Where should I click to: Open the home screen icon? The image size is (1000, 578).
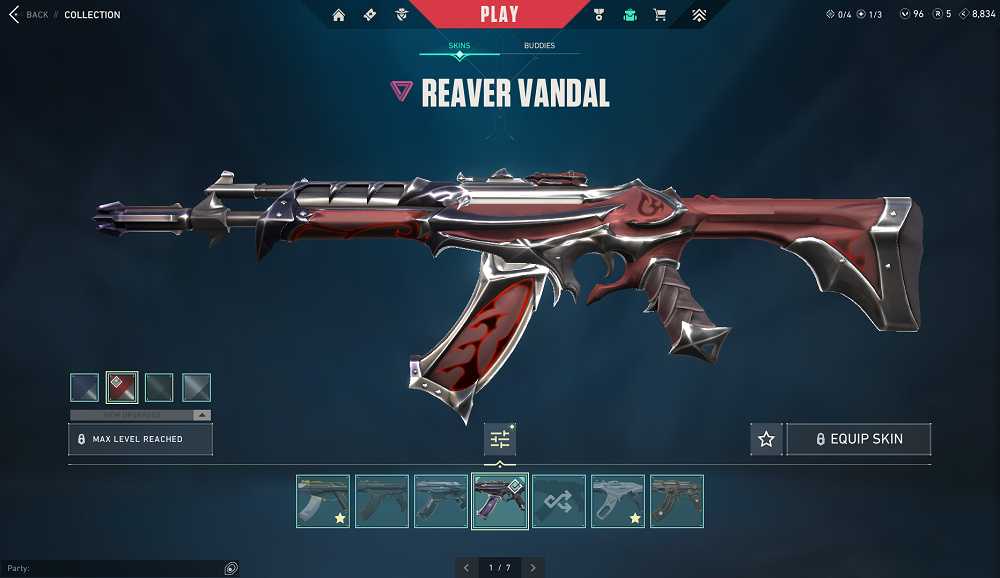pos(339,15)
